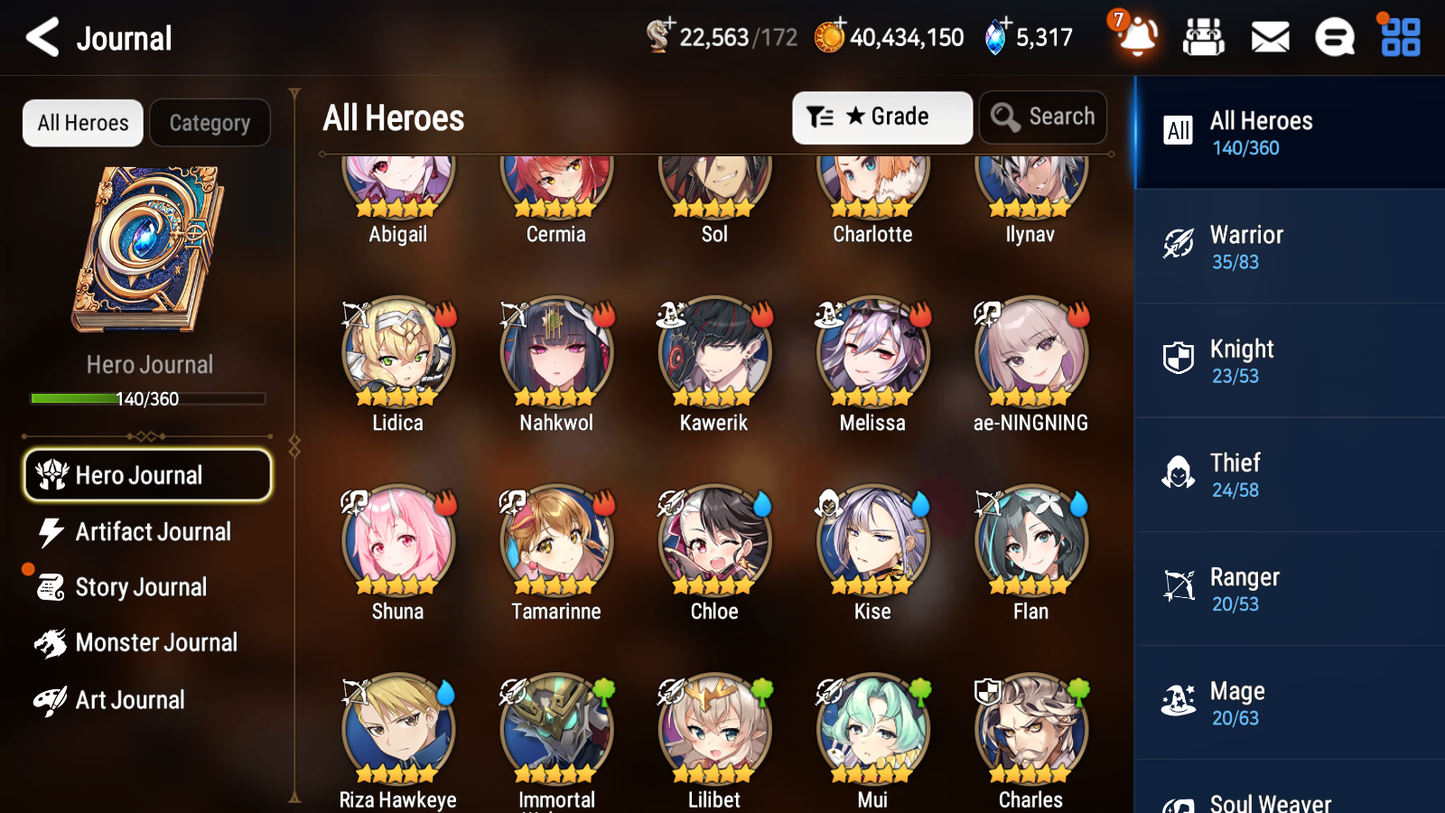Viewport: 1445px width, 813px height.
Task: Open the main menu grid icon
Action: tap(1399, 35)
